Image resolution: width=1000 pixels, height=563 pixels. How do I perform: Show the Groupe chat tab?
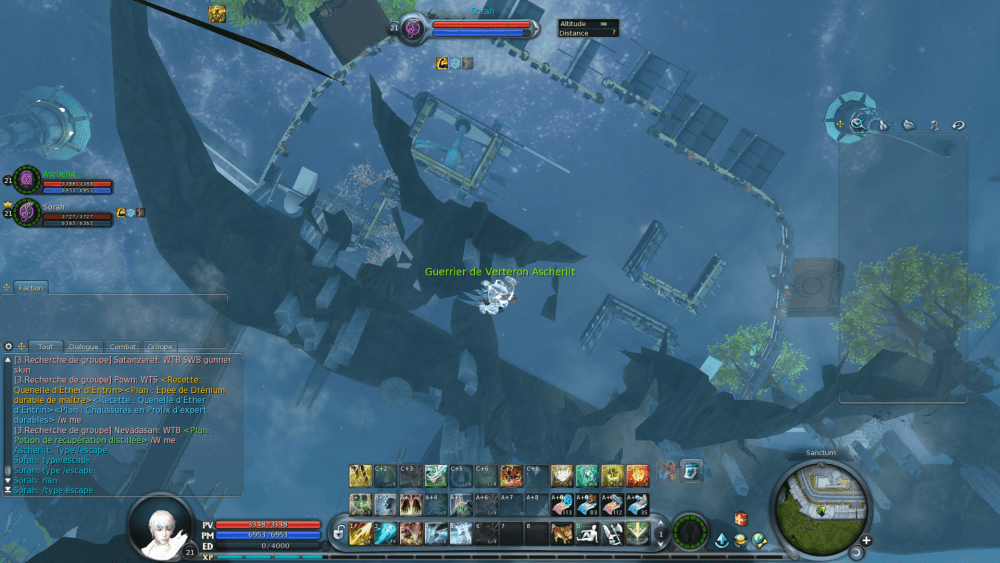coord(161,345)
